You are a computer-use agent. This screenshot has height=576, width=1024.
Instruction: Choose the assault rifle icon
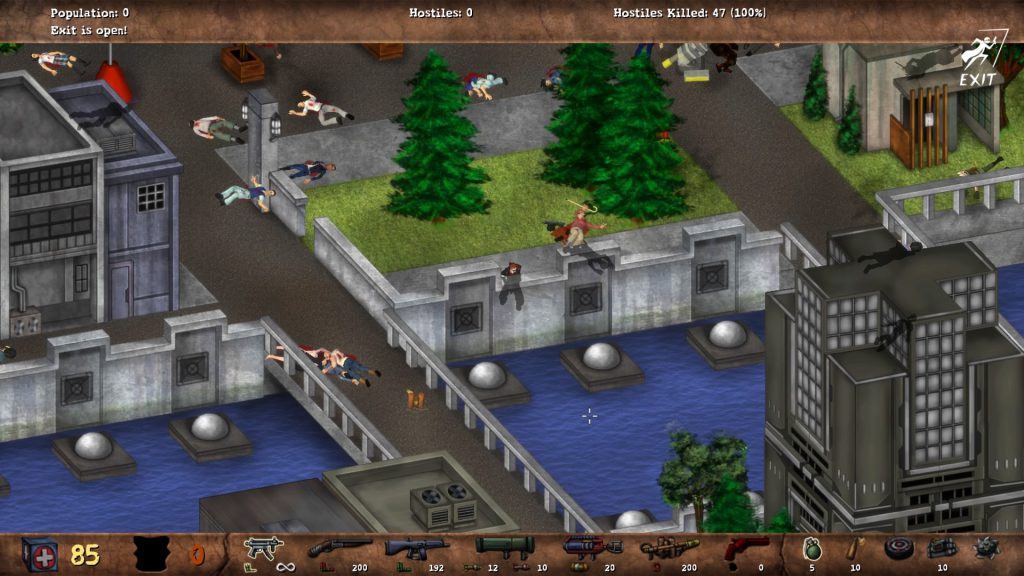416,548
